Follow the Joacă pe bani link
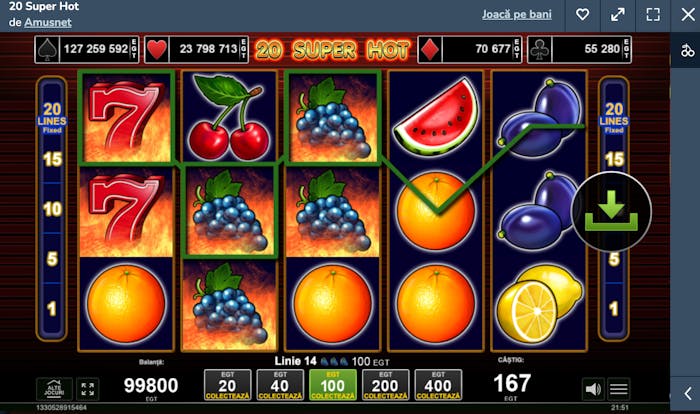This screenshot has height=414, width=700. pos(517,14)
